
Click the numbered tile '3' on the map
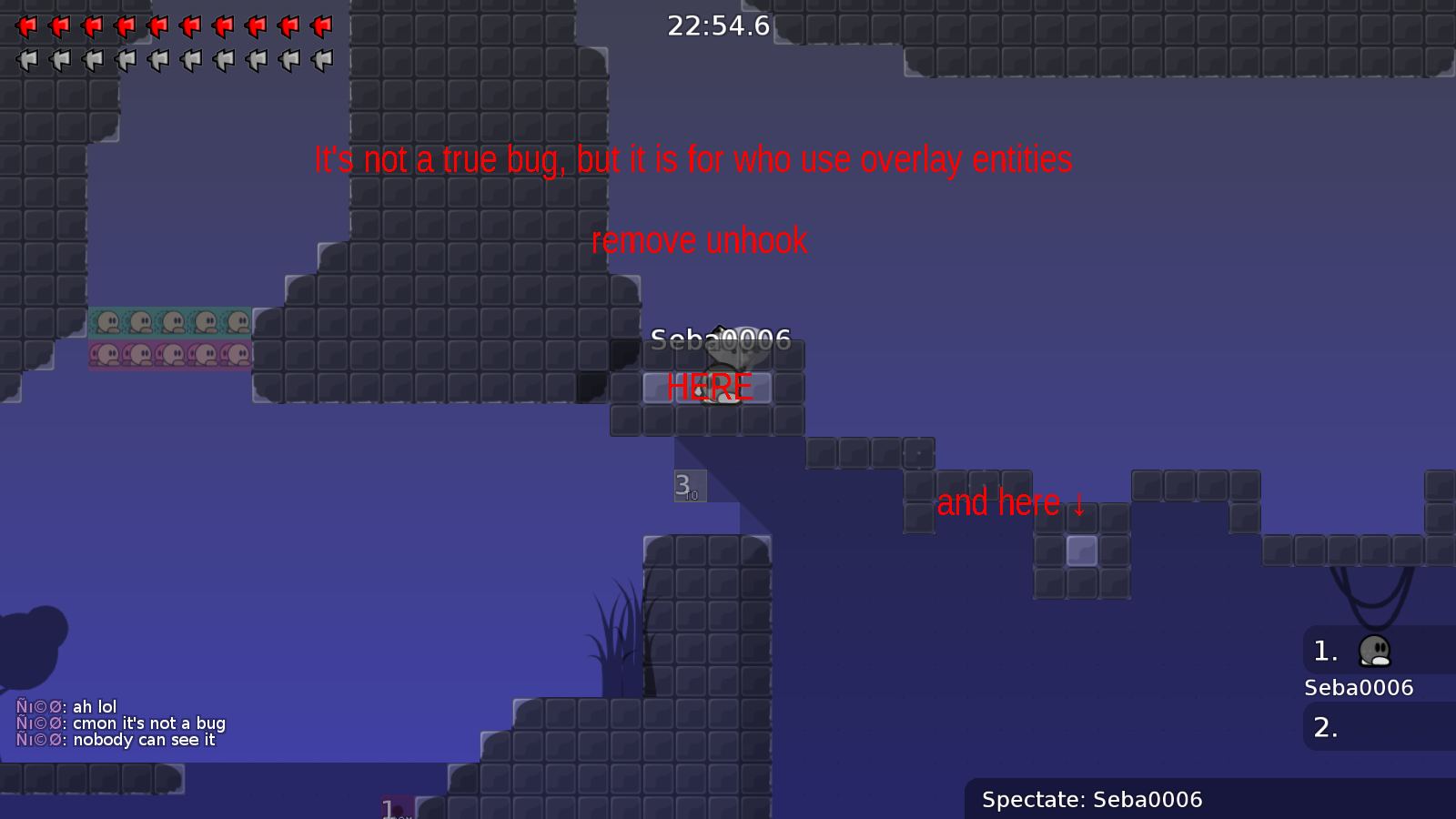689,487
